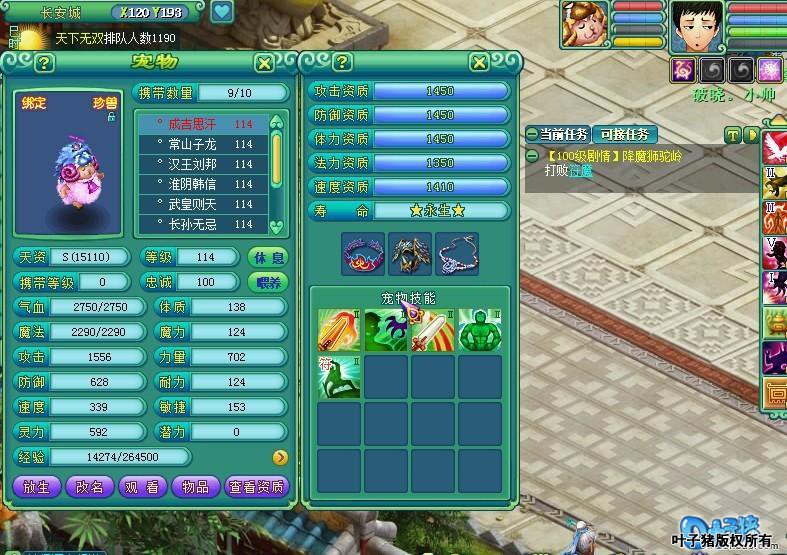Click the 查看资质 aptitude button
This screenshot has height=555, width=787.
point(257,487)
